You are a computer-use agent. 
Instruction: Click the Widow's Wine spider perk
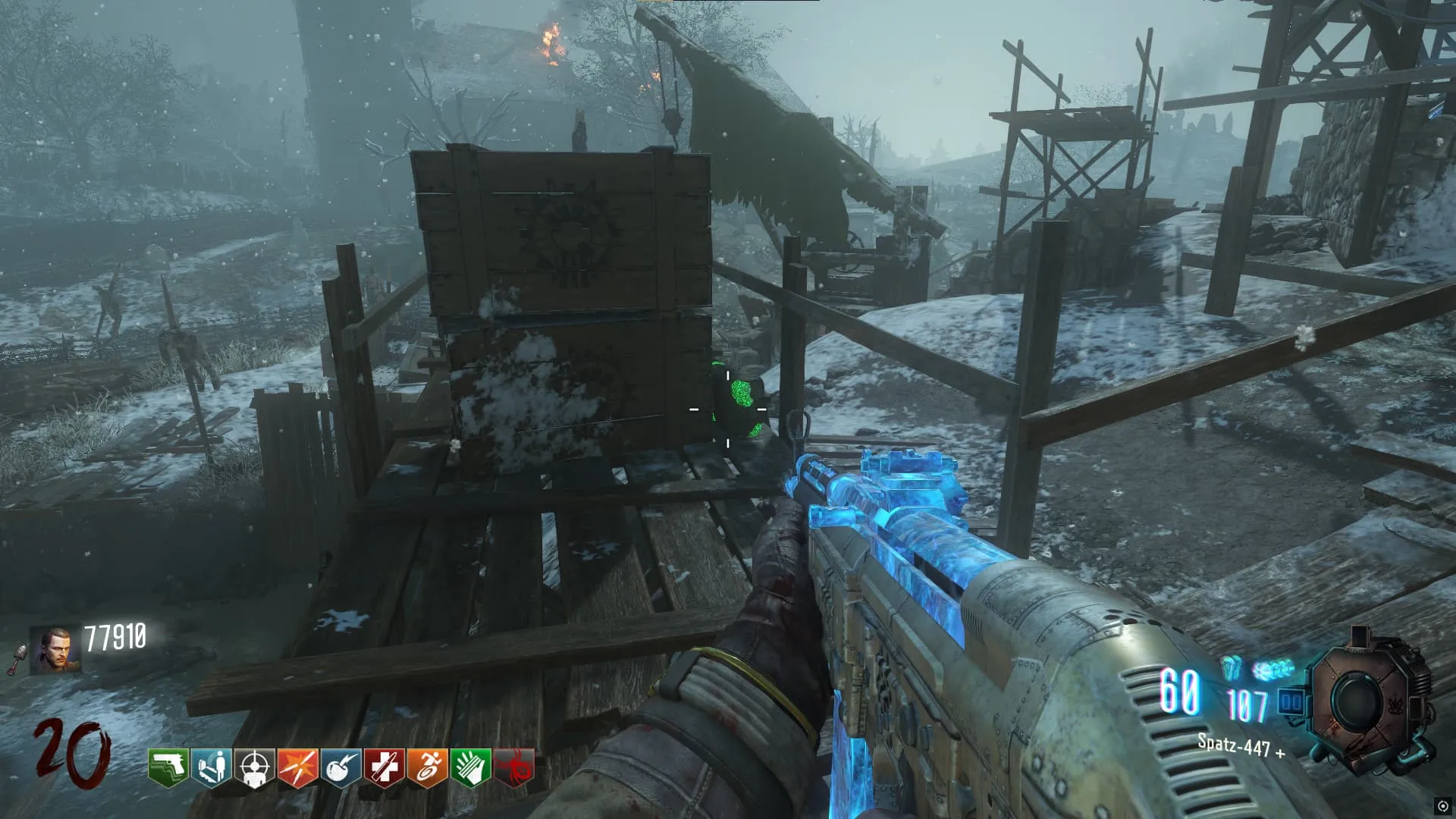(x=513, y=768)
